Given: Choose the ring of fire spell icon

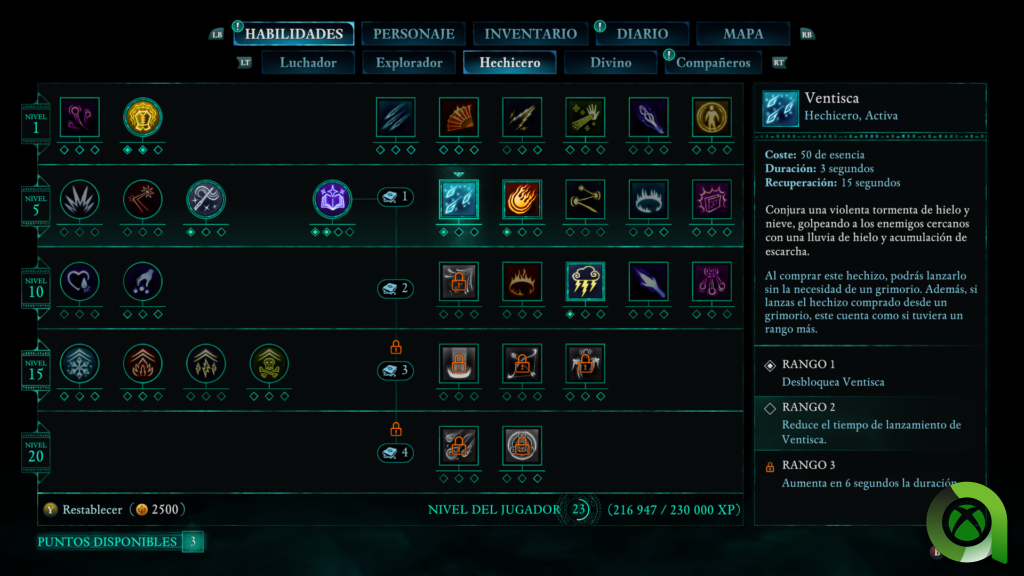Looking at the screenshot, I should pos(522,282).
